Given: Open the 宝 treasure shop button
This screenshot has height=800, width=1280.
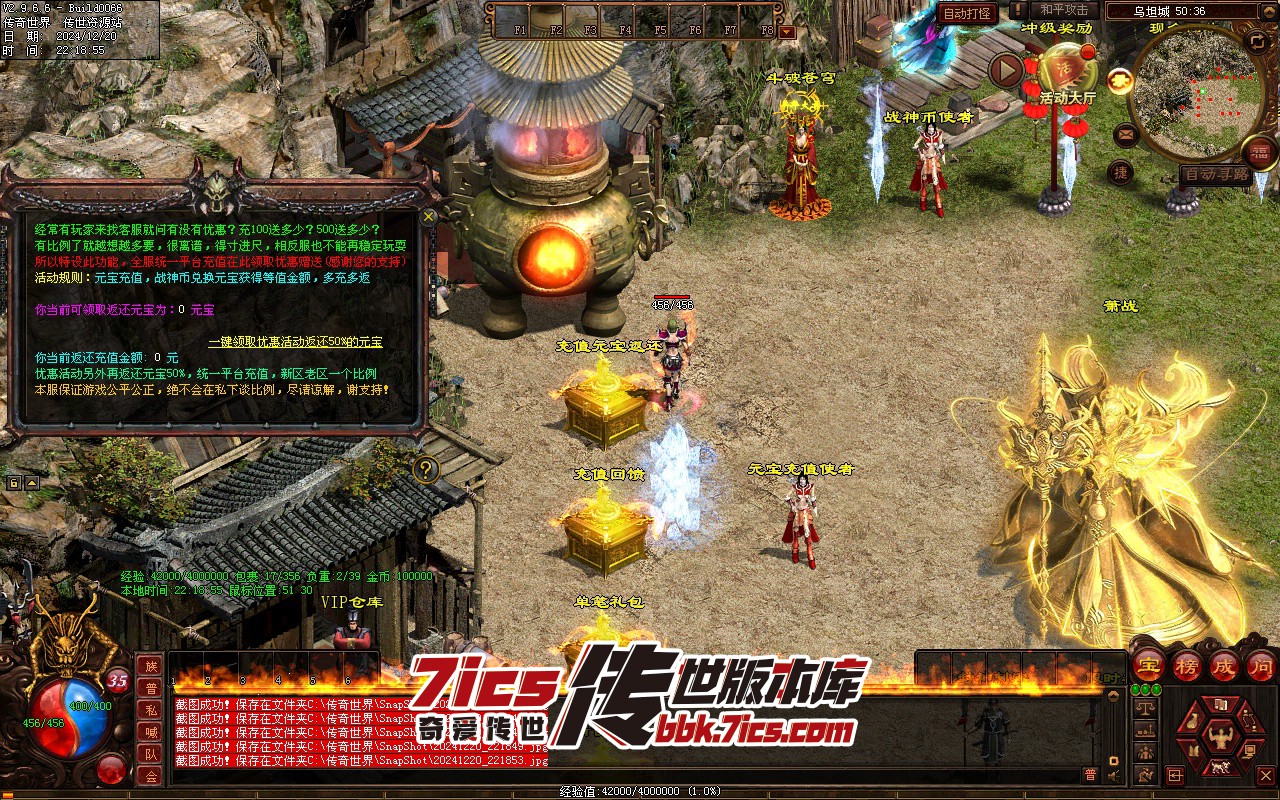Looking at the screenshot, I should click(1148, 665).
